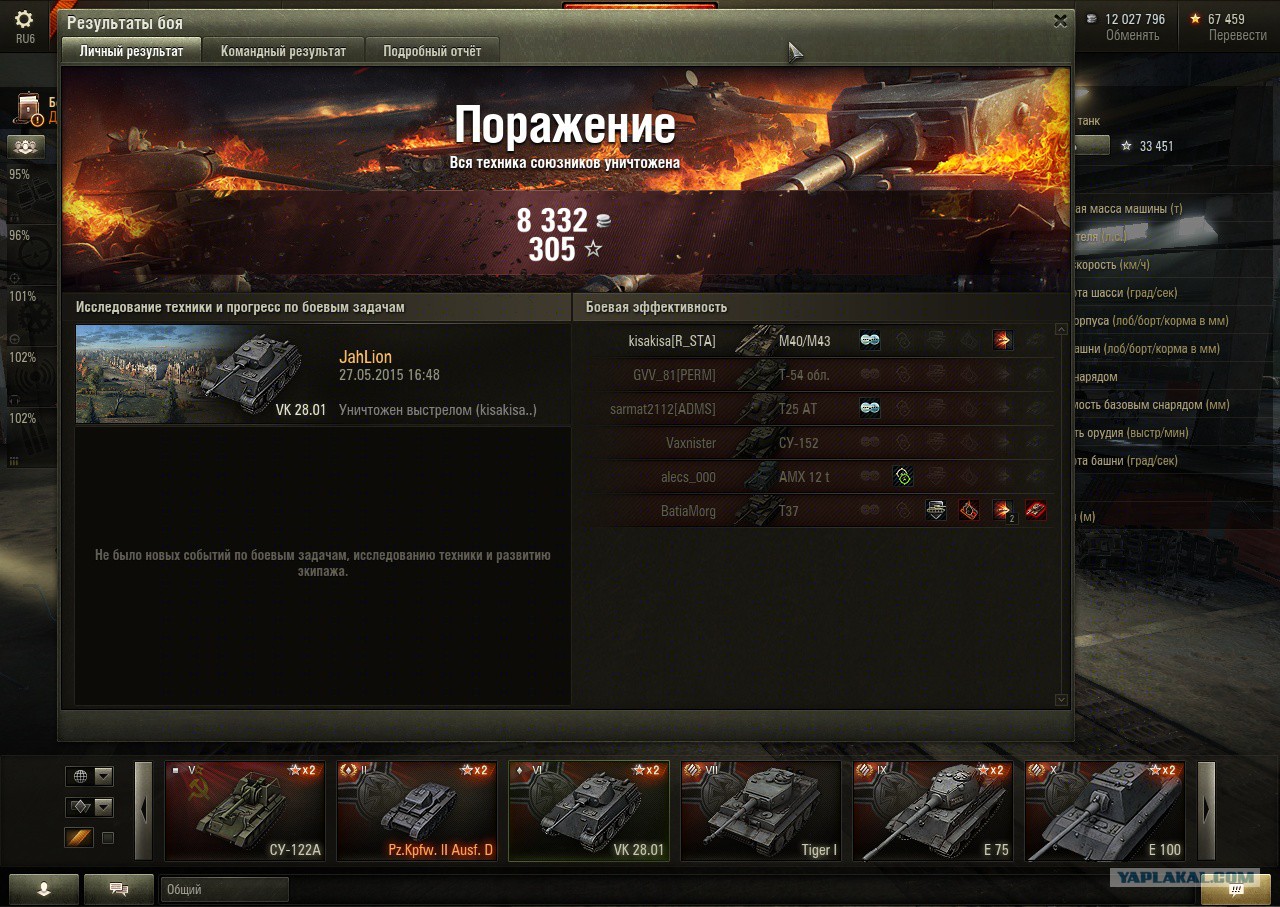The image size is (1280, 907).
Task: Pick the Tiger I tank
Action: point(761,811)
